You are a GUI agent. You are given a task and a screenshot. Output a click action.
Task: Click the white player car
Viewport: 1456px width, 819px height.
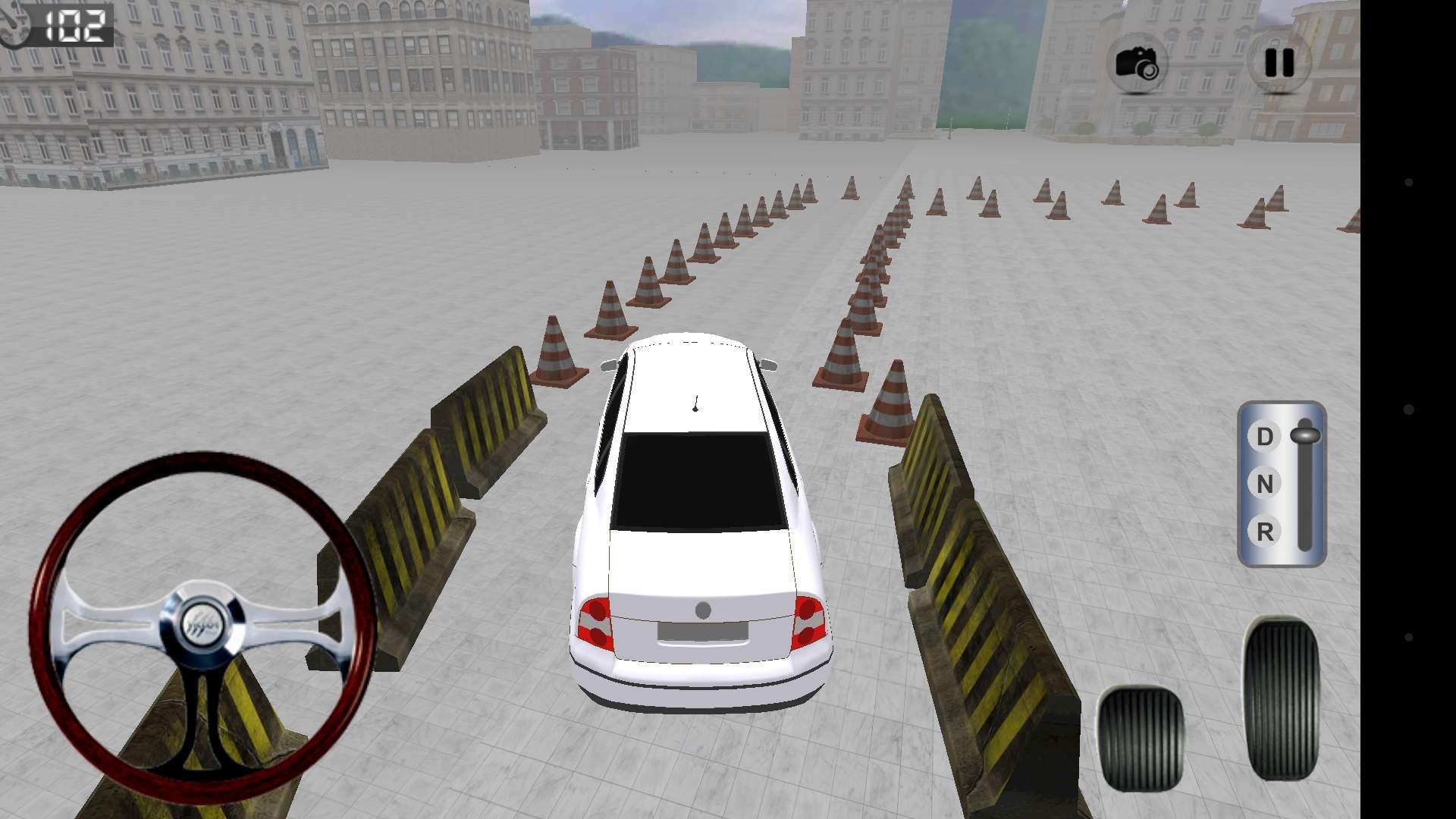pos(698,531)
